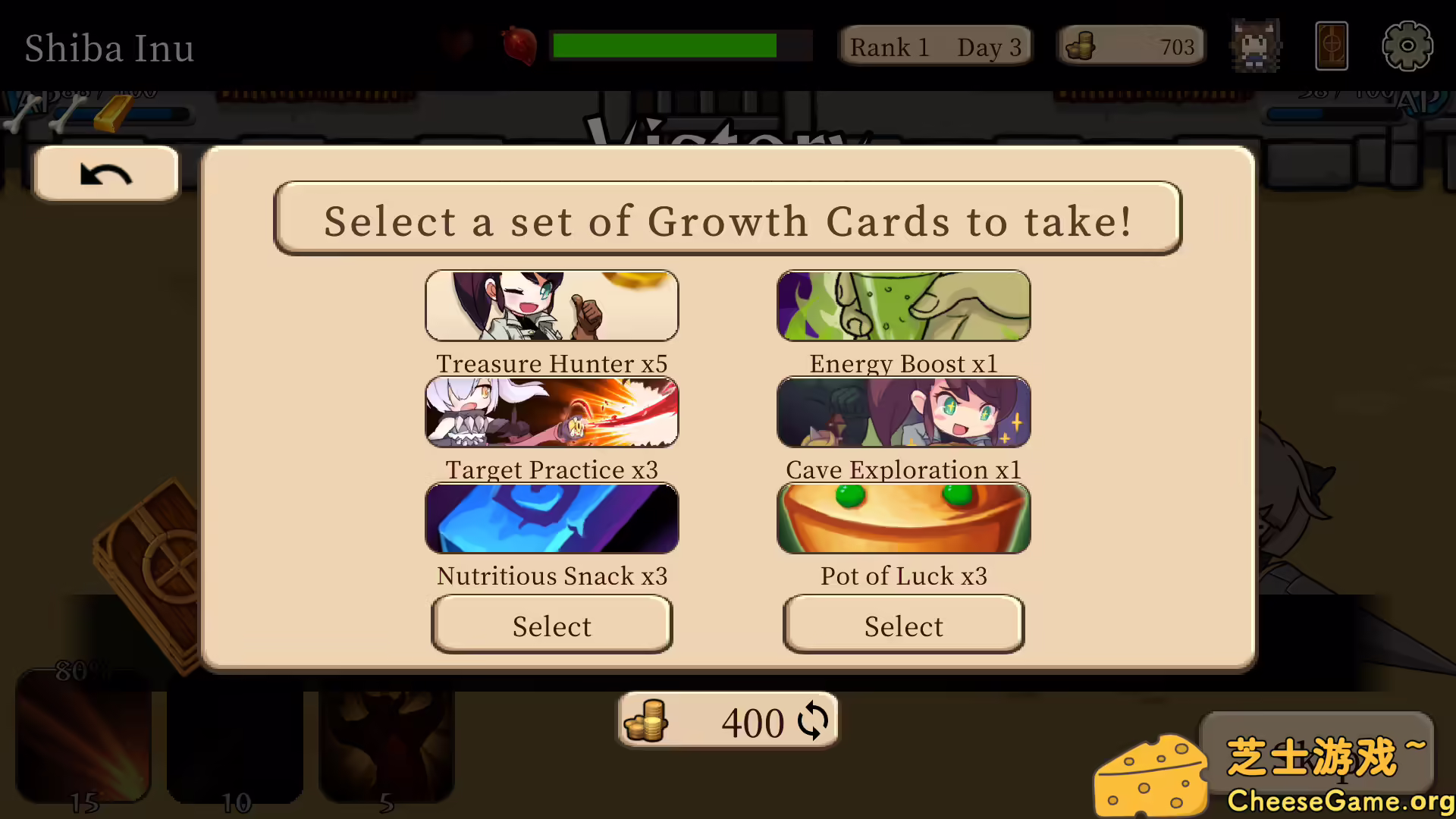Click the Shiba Inu avatar icon
This screenshot has height=819, width=1456.
point(1255,45)
